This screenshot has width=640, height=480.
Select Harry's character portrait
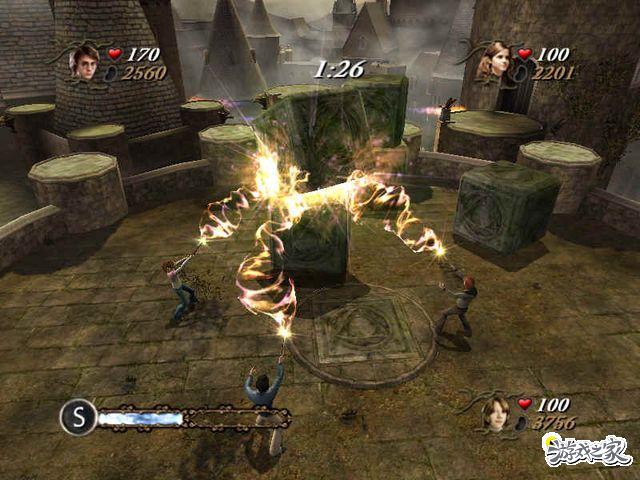click(x=84, y=60)
